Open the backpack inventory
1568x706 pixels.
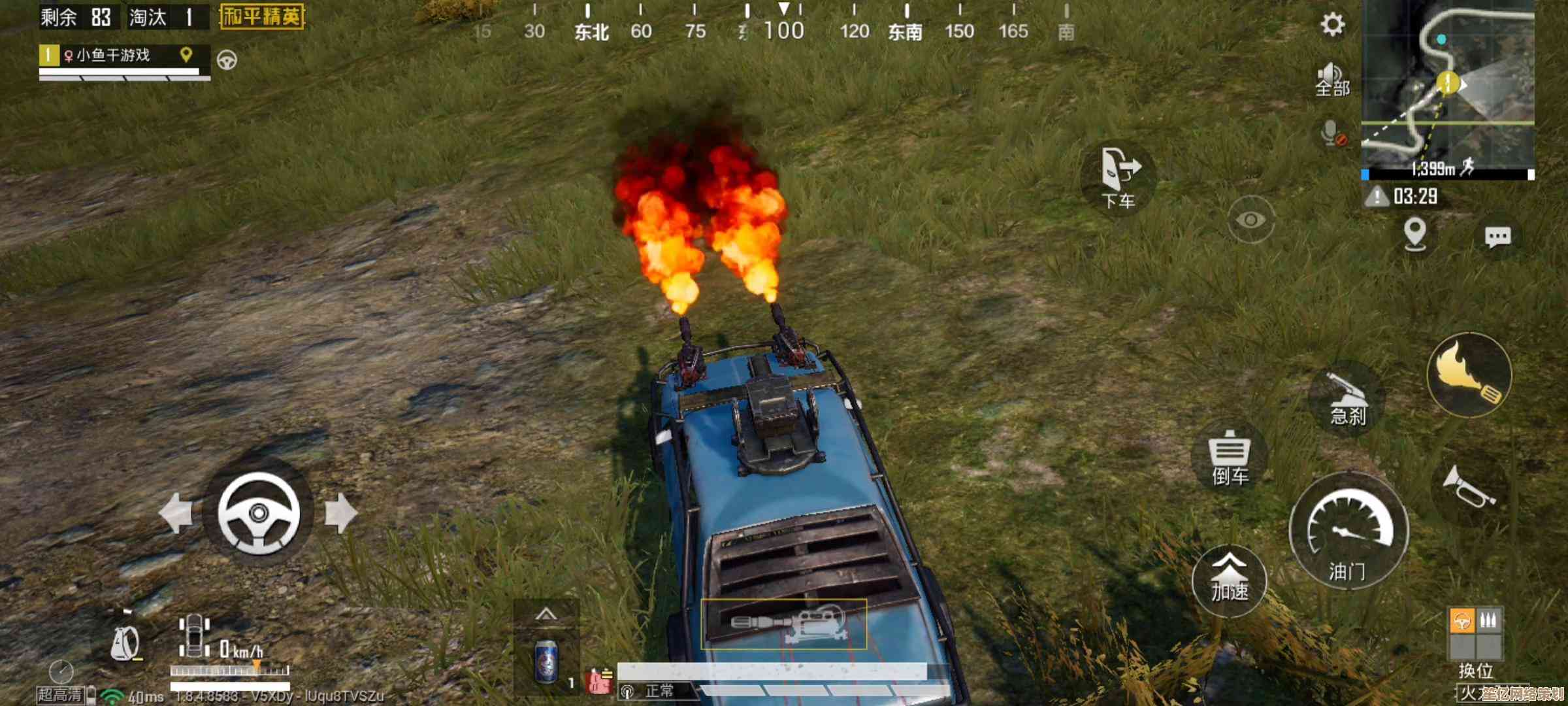click(x=125, y=643)
